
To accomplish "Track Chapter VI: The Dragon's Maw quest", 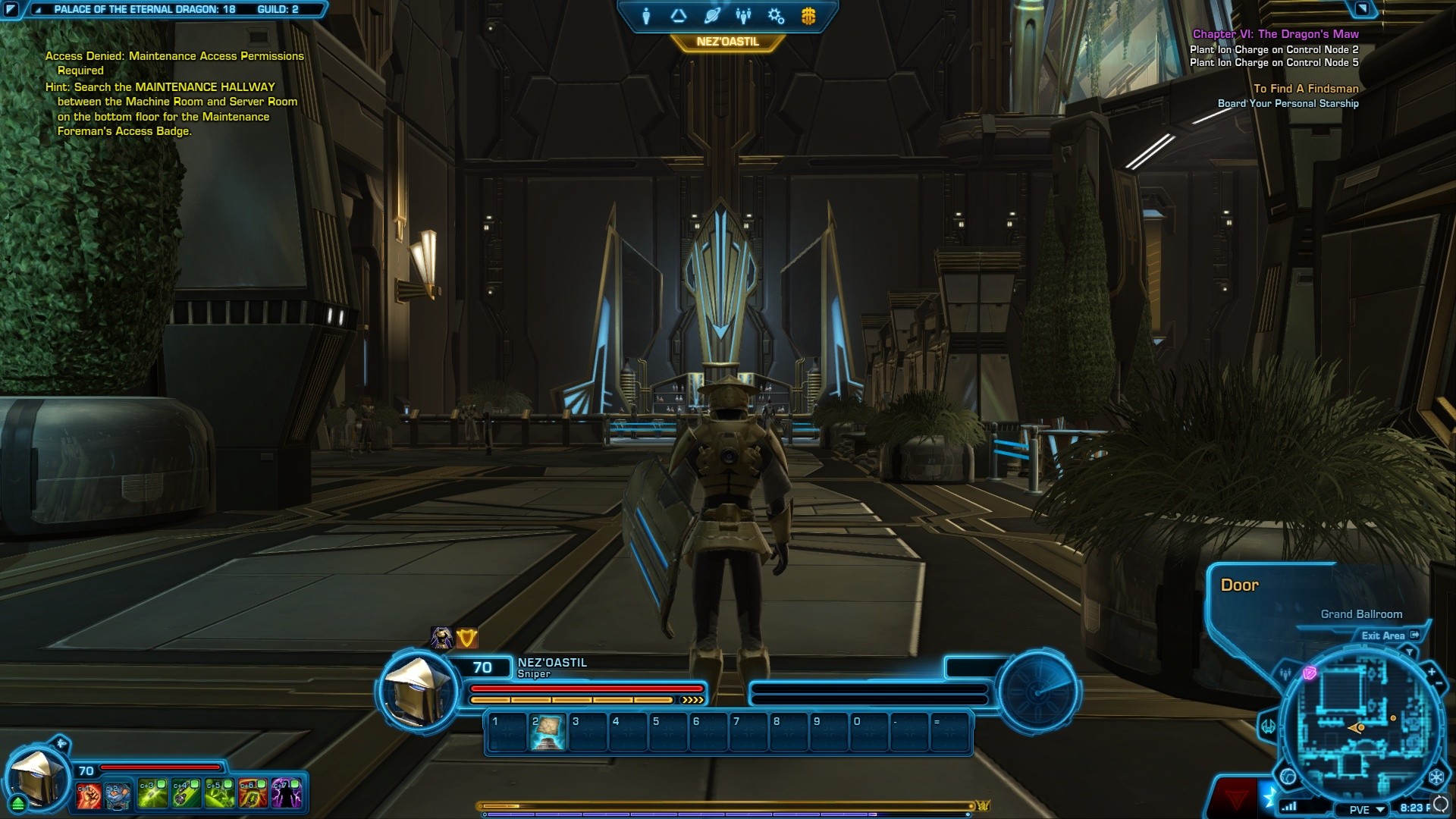I will click(x=1275, y=34).
